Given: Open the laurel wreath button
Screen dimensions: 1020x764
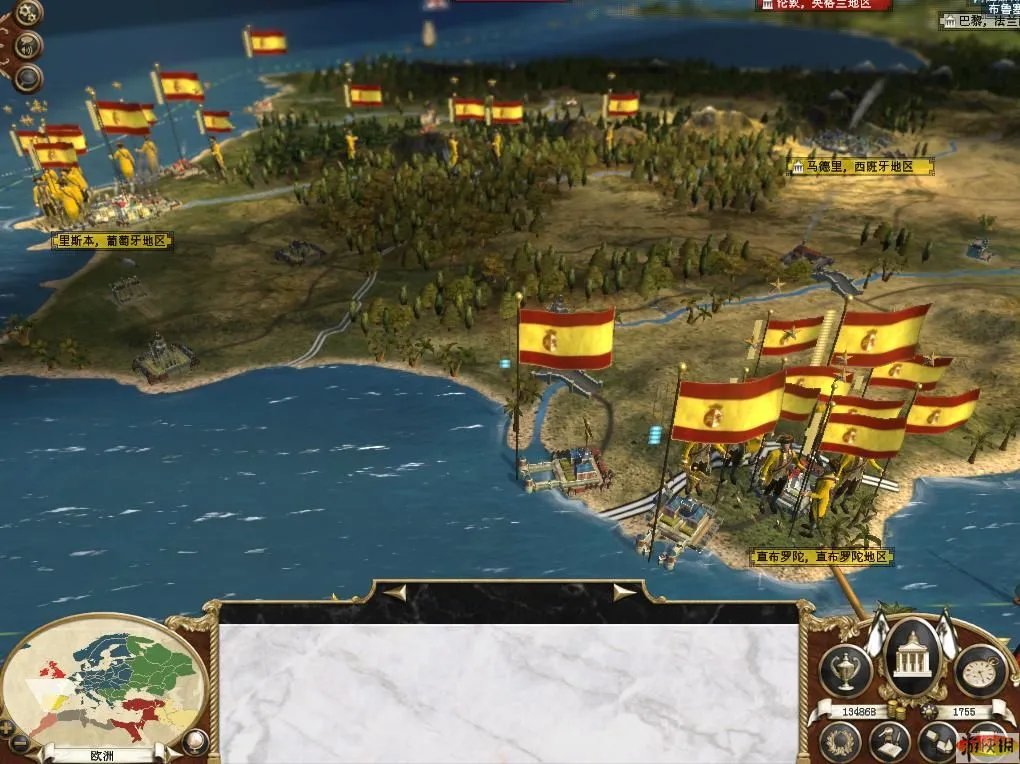Looking at the screenshot, I should (840, 741).
